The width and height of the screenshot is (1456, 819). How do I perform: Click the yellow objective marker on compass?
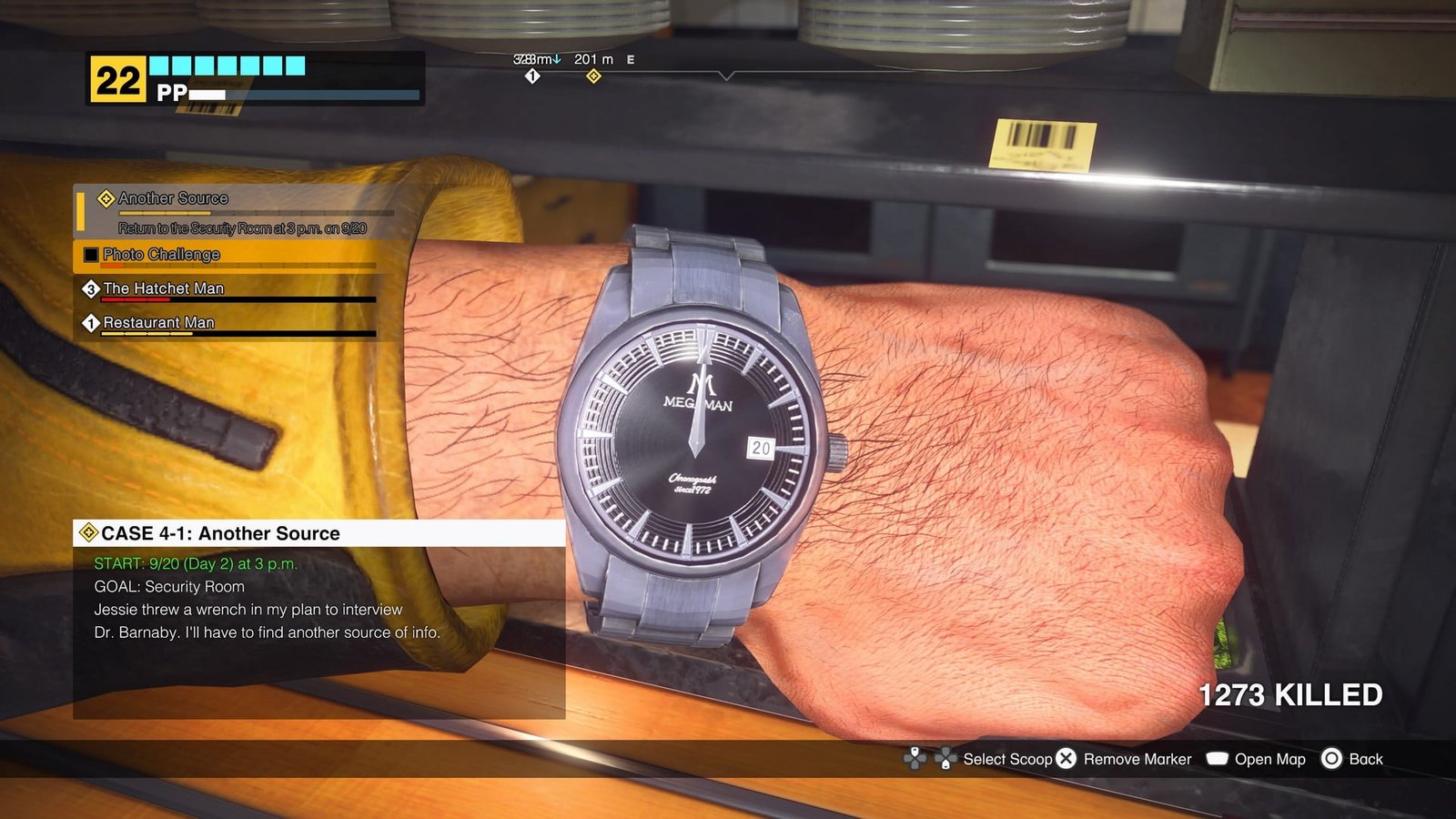point(593,76)
